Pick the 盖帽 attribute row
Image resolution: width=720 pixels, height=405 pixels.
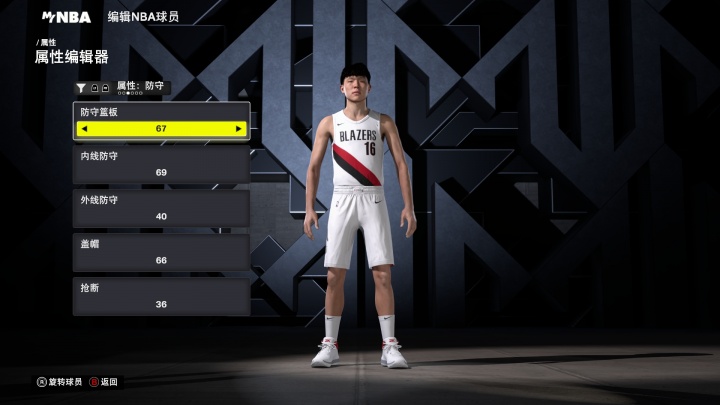(x=161, y=252)
